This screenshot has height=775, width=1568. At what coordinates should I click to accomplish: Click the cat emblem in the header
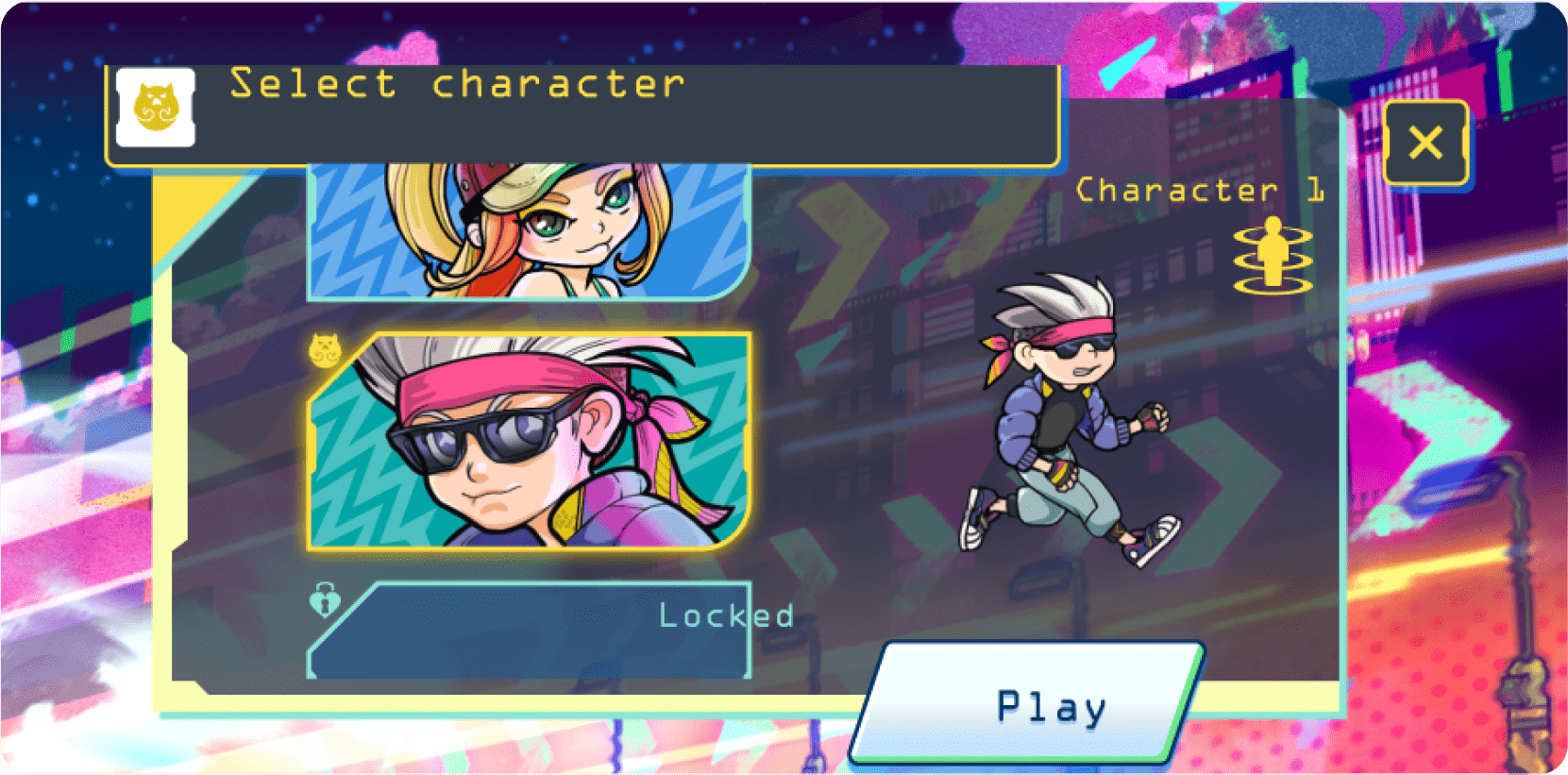[x=156, y=108]
